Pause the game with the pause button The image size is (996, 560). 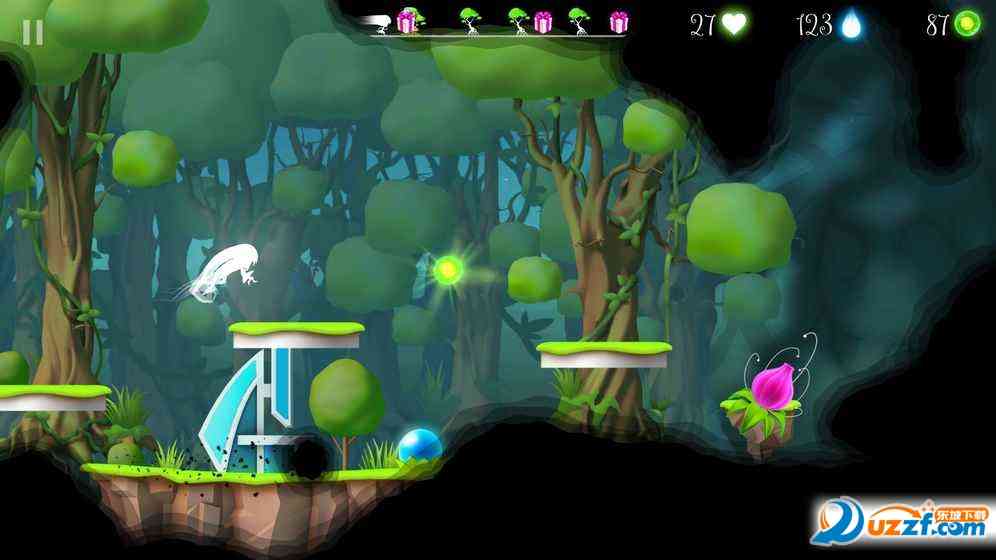tap(33, 32)
